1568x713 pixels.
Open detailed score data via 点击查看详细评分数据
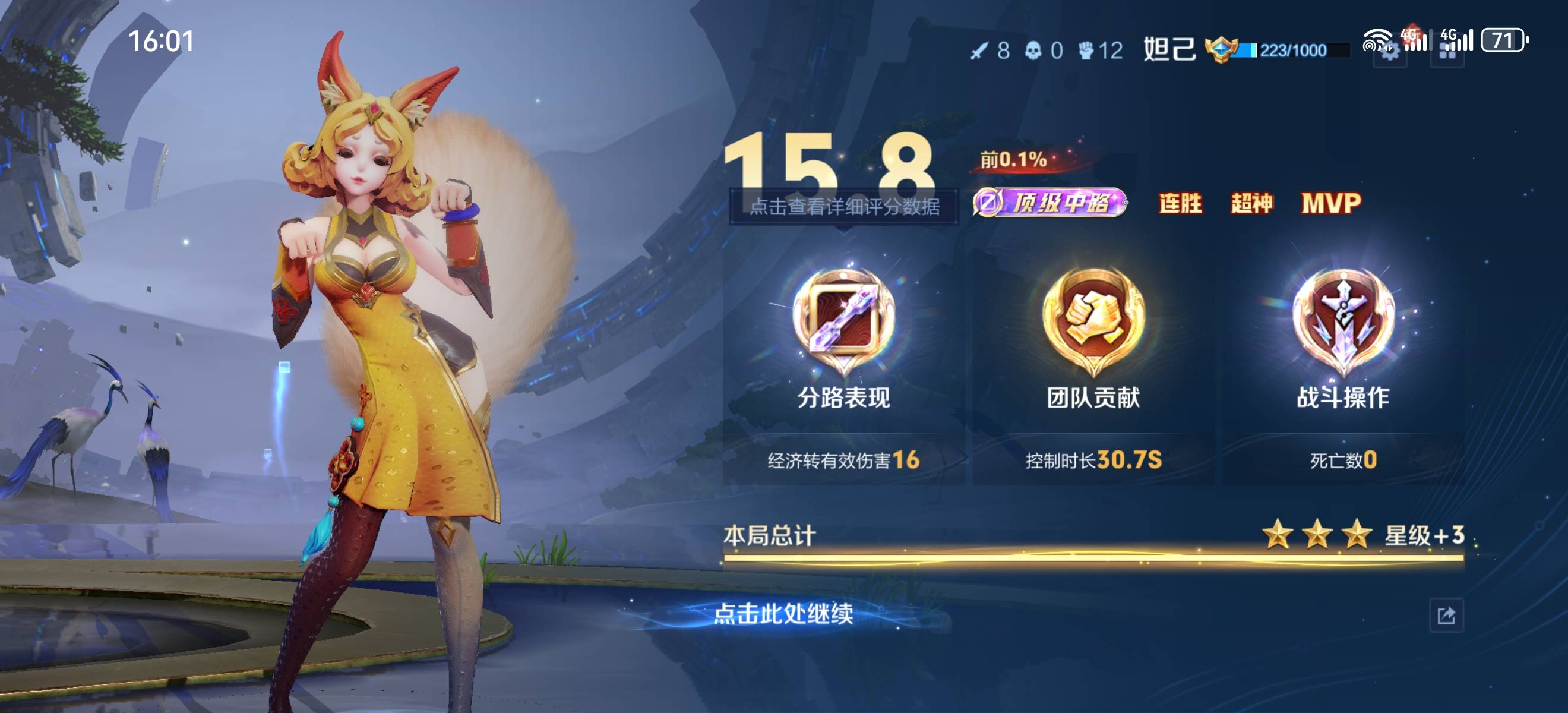tap(843, 207)
